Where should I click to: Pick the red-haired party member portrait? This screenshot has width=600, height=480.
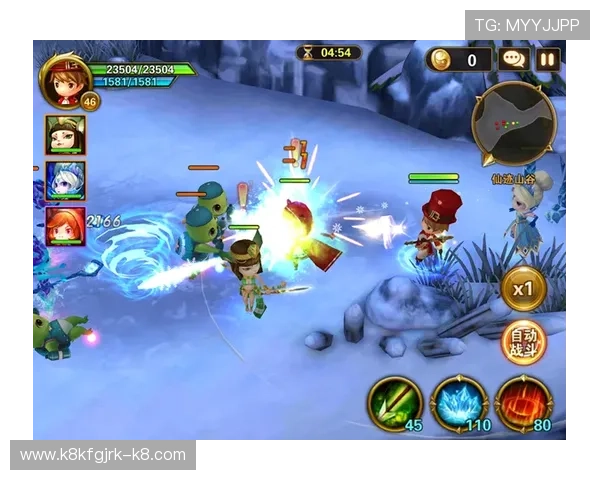65,226
